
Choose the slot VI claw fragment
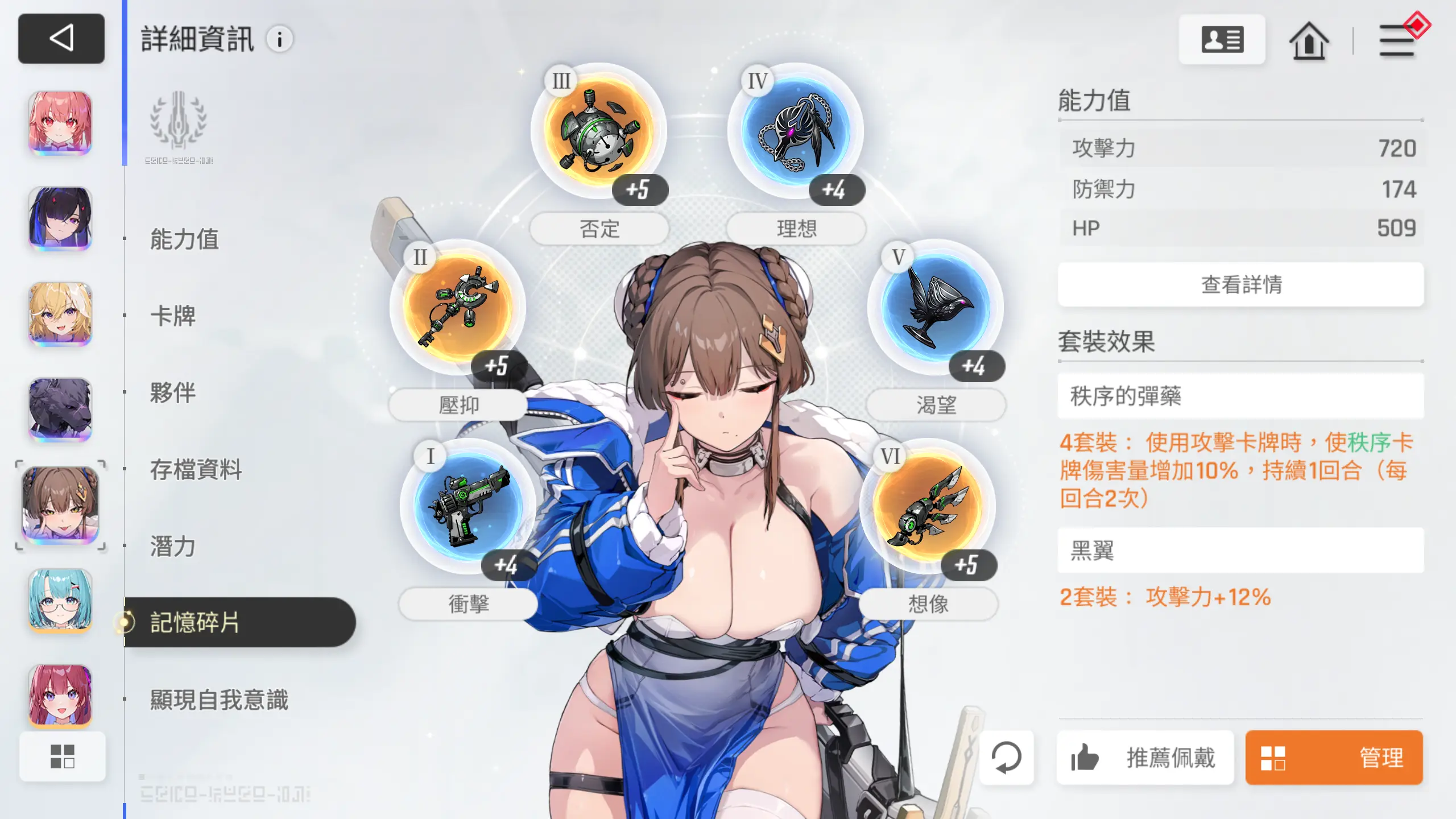928,505
